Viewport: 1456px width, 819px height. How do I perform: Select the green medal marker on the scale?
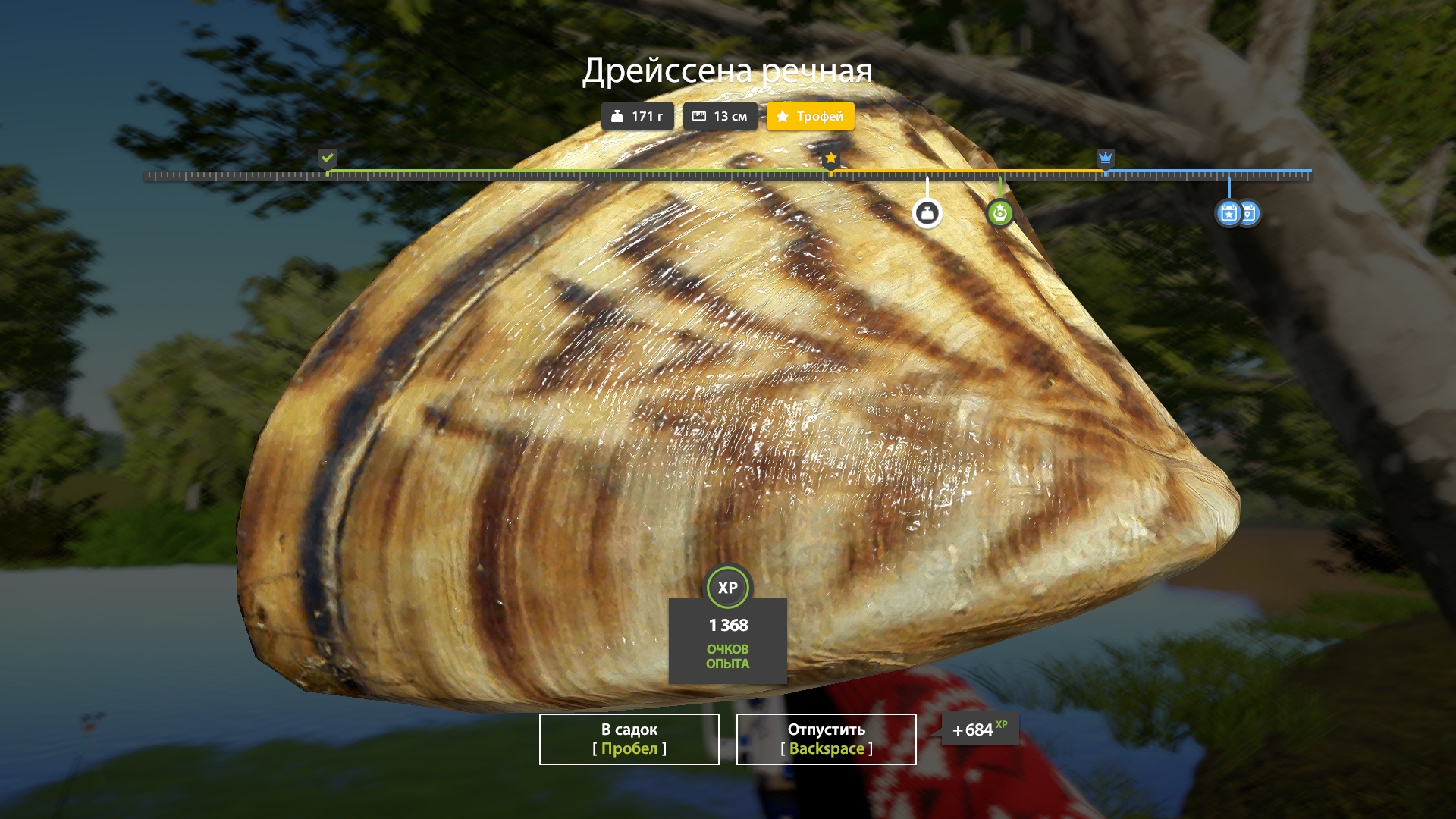click(999, 213)
